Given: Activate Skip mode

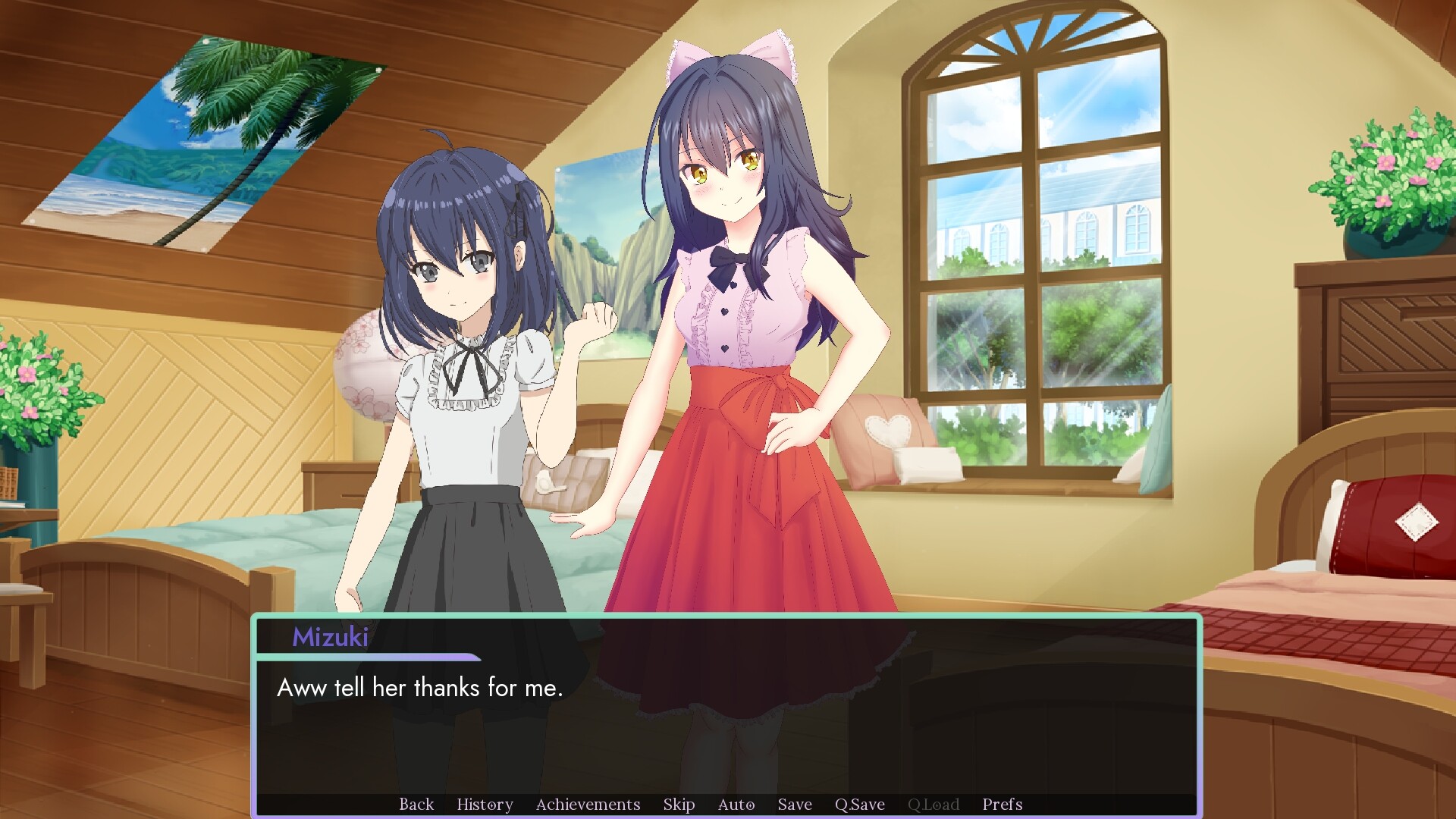Looking at the screenshot, I should click(x=679, y=804).
